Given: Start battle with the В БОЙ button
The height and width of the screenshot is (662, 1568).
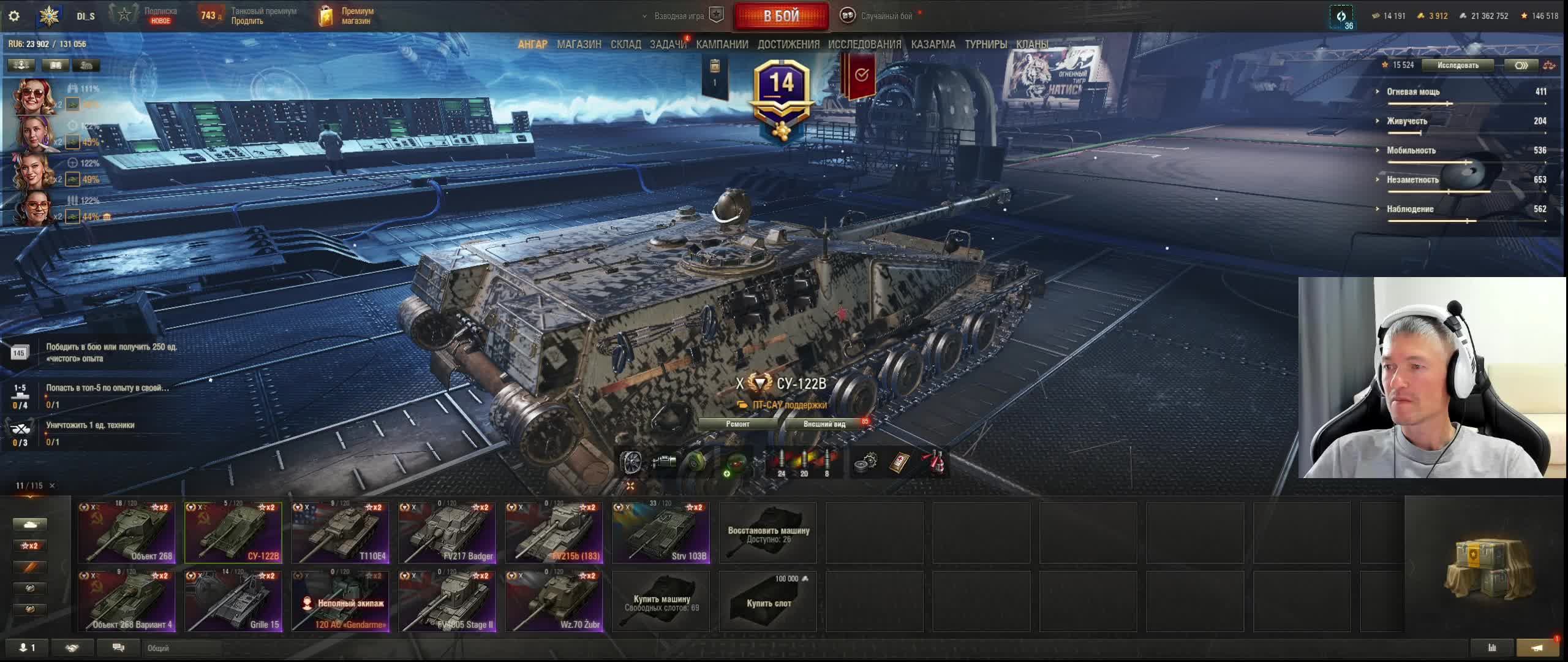Looking at the screenshot, I should [x=781, y=17].
